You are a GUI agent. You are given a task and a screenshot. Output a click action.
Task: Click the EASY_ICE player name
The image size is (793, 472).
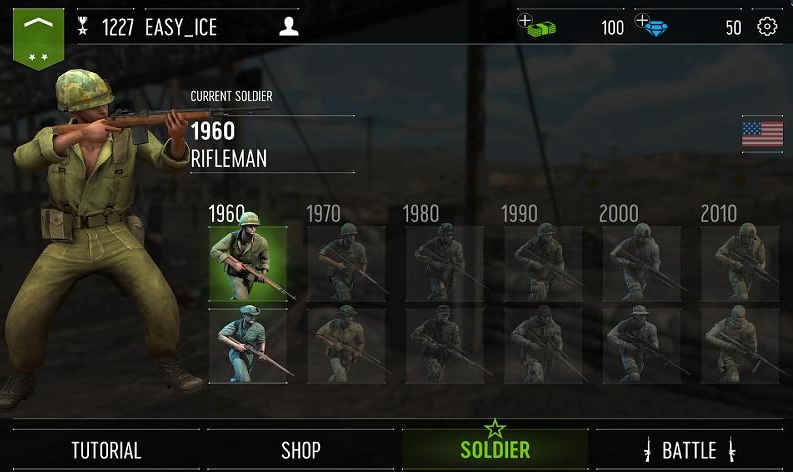pos(181,27)
